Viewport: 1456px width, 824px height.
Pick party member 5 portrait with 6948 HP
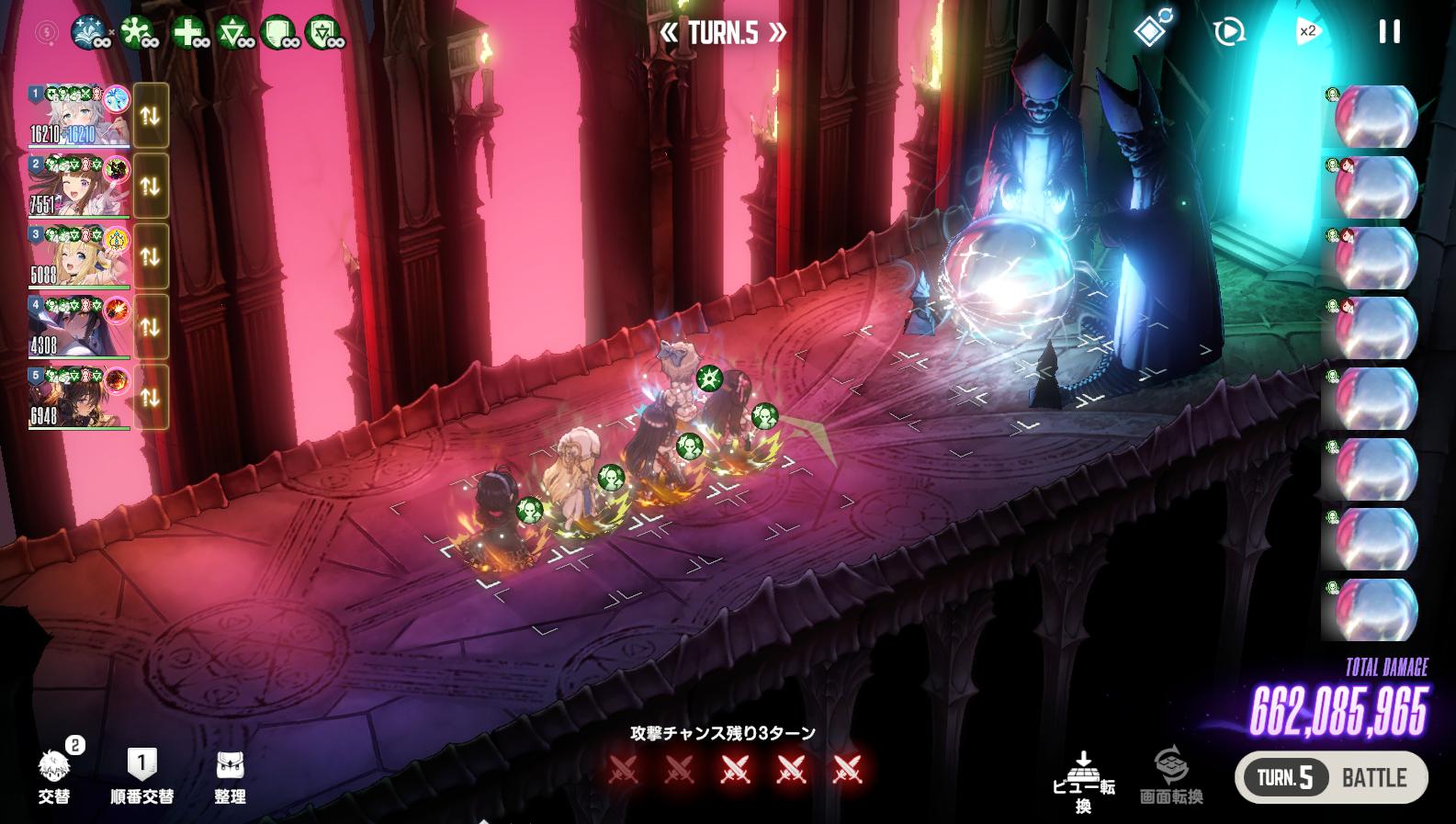(79, 397)
